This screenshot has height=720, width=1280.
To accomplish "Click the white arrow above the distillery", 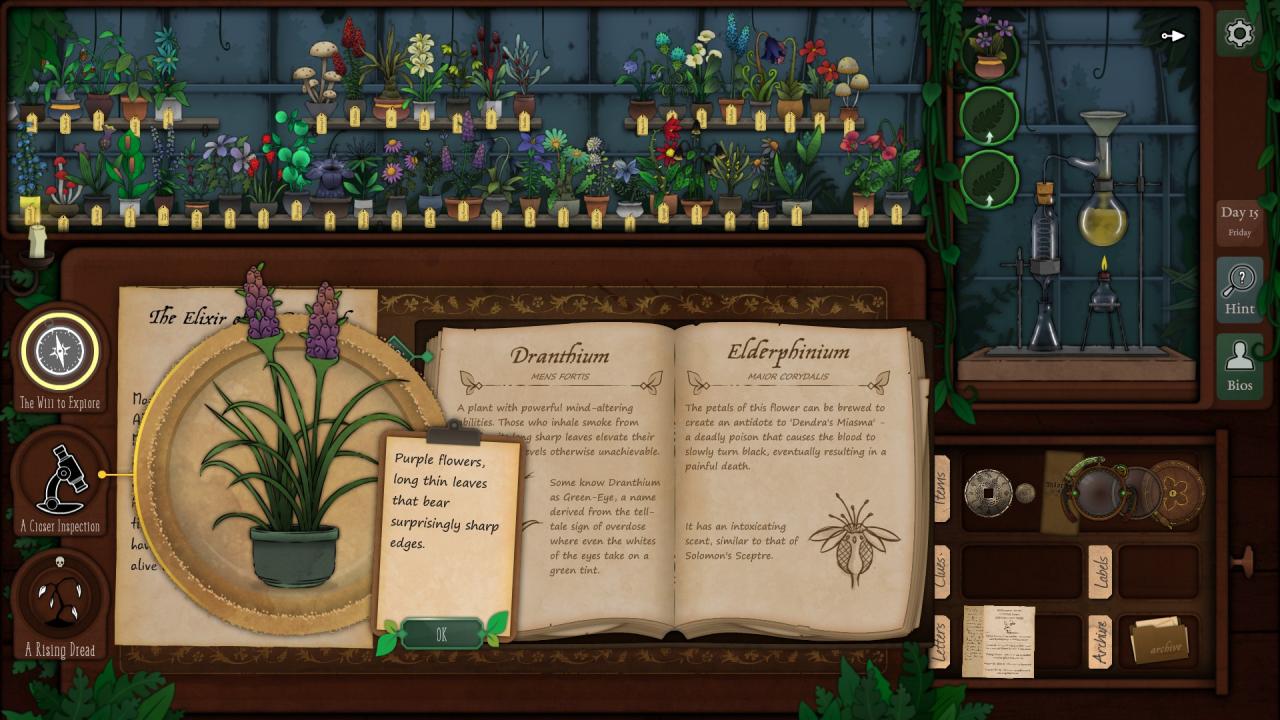I will [x=1173, y=37].
